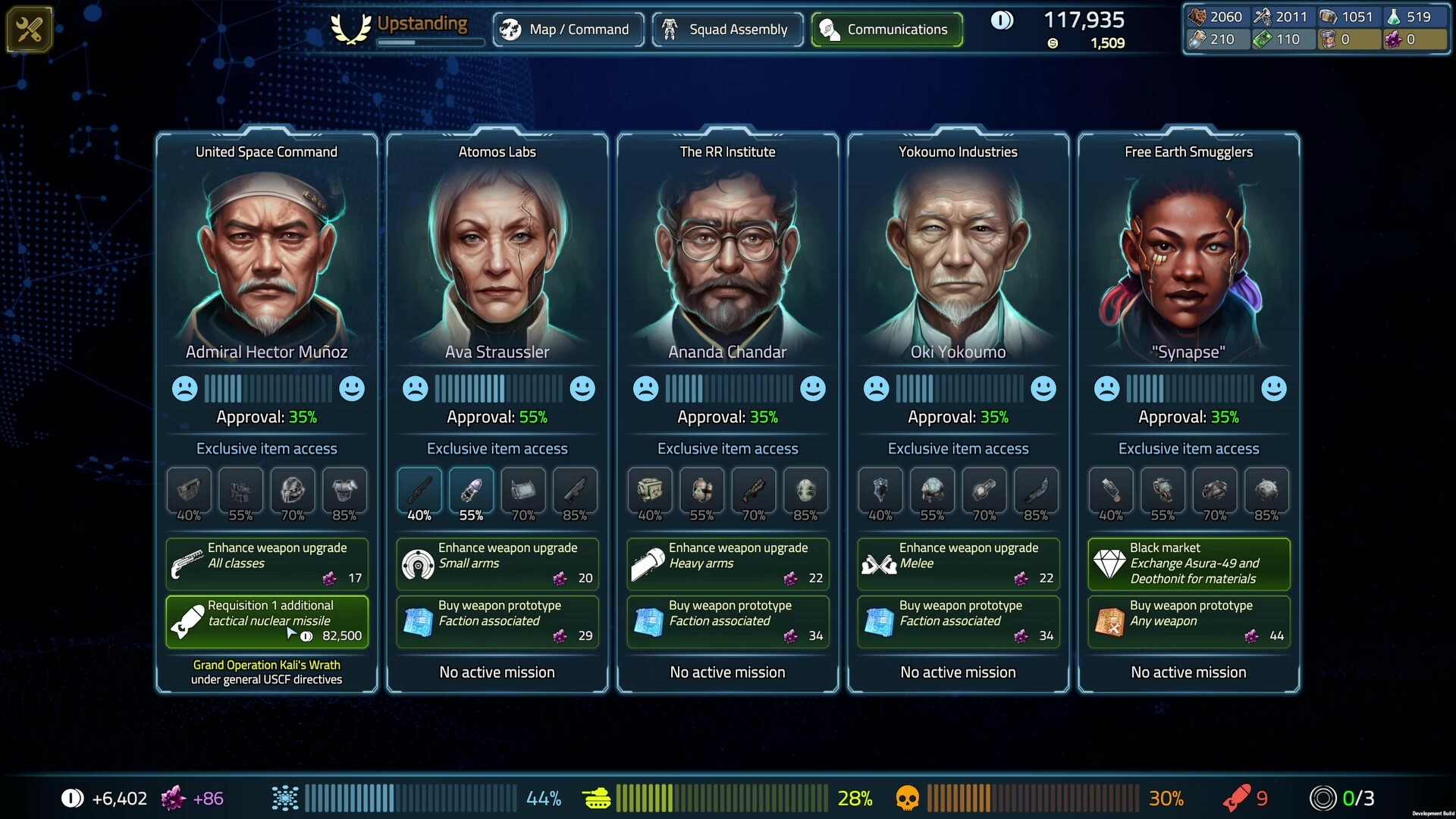Select Atomos Labs 40% rifle item icon
The image size is (1456, 819).
(x=419, y=491)
